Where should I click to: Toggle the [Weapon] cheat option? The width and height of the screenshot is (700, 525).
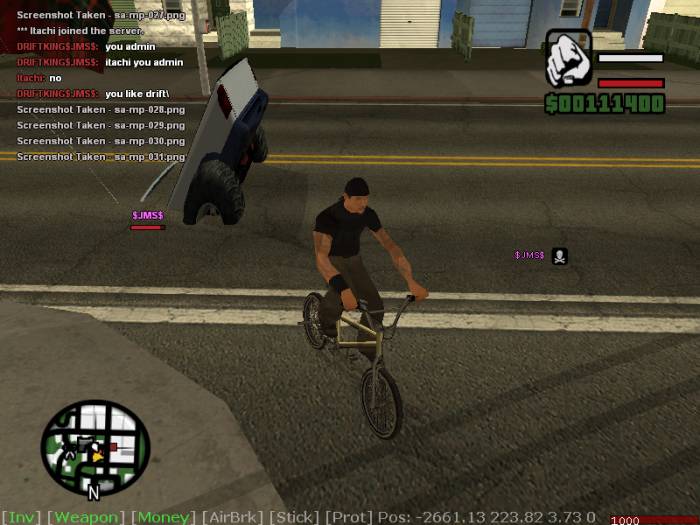pos(85,517)
